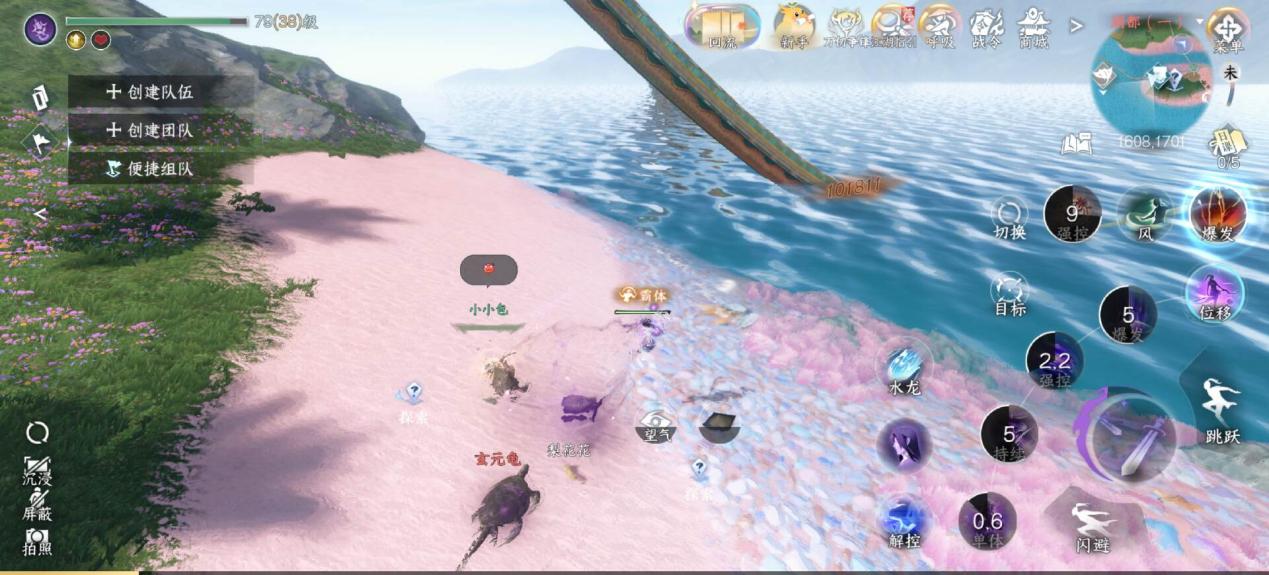Tap the 跳跃 jump button
Screen dimensions: 1269x575
point(1221,408)
